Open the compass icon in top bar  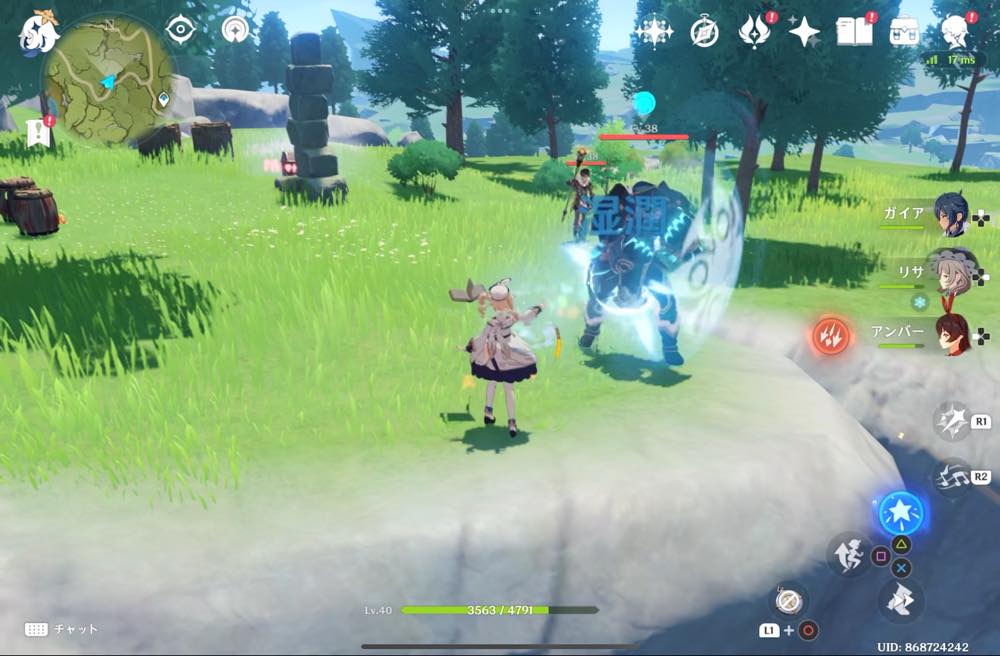click(x=704, y=33)
